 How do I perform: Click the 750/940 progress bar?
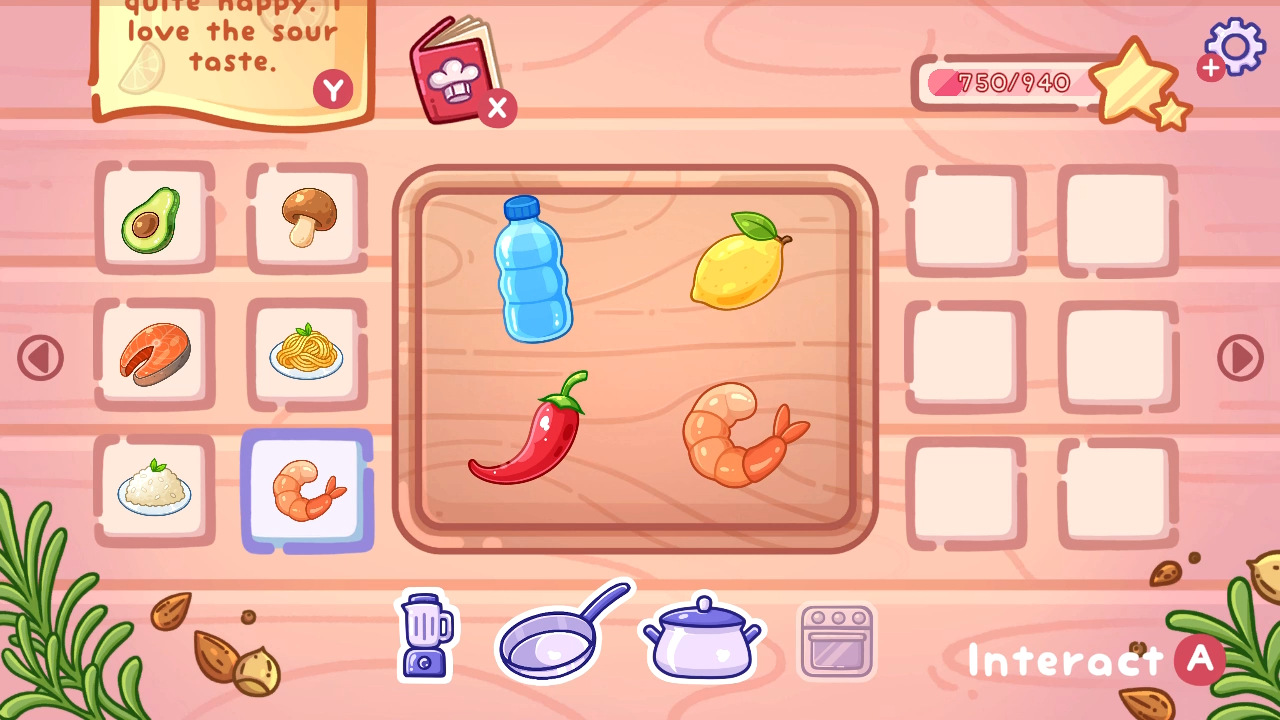pos(1000,84)
